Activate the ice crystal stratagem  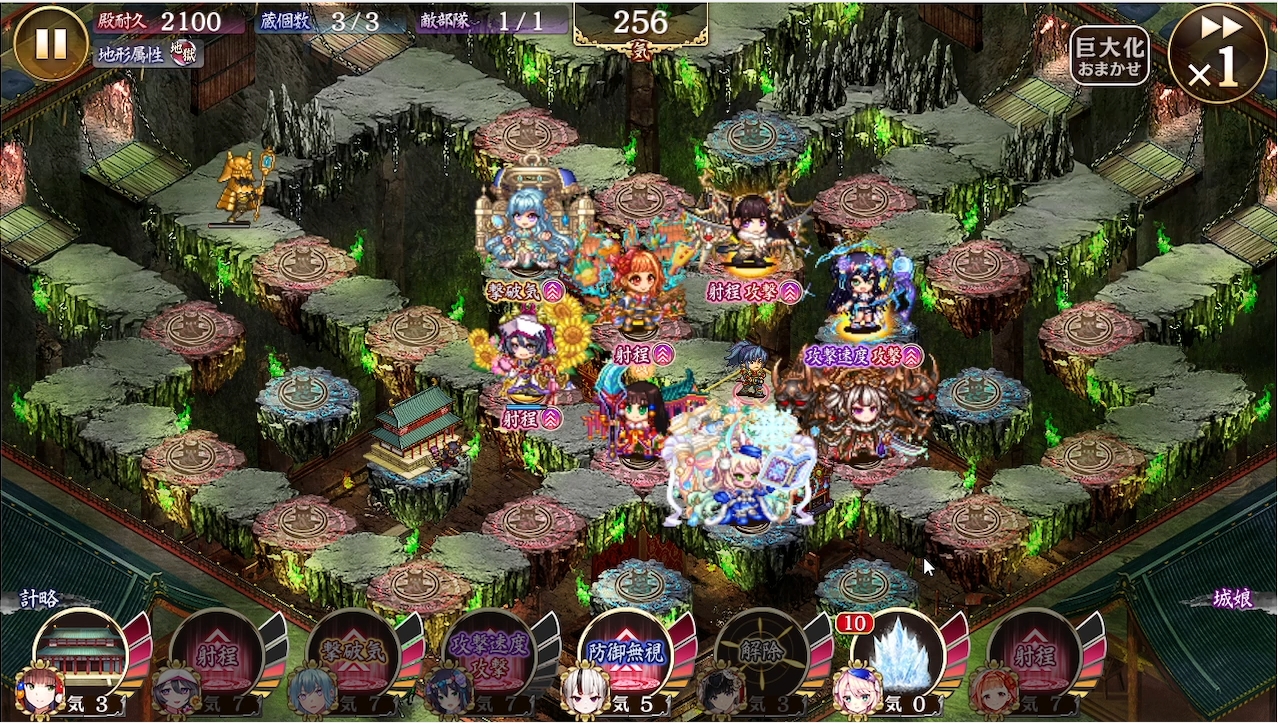(898, 657)
